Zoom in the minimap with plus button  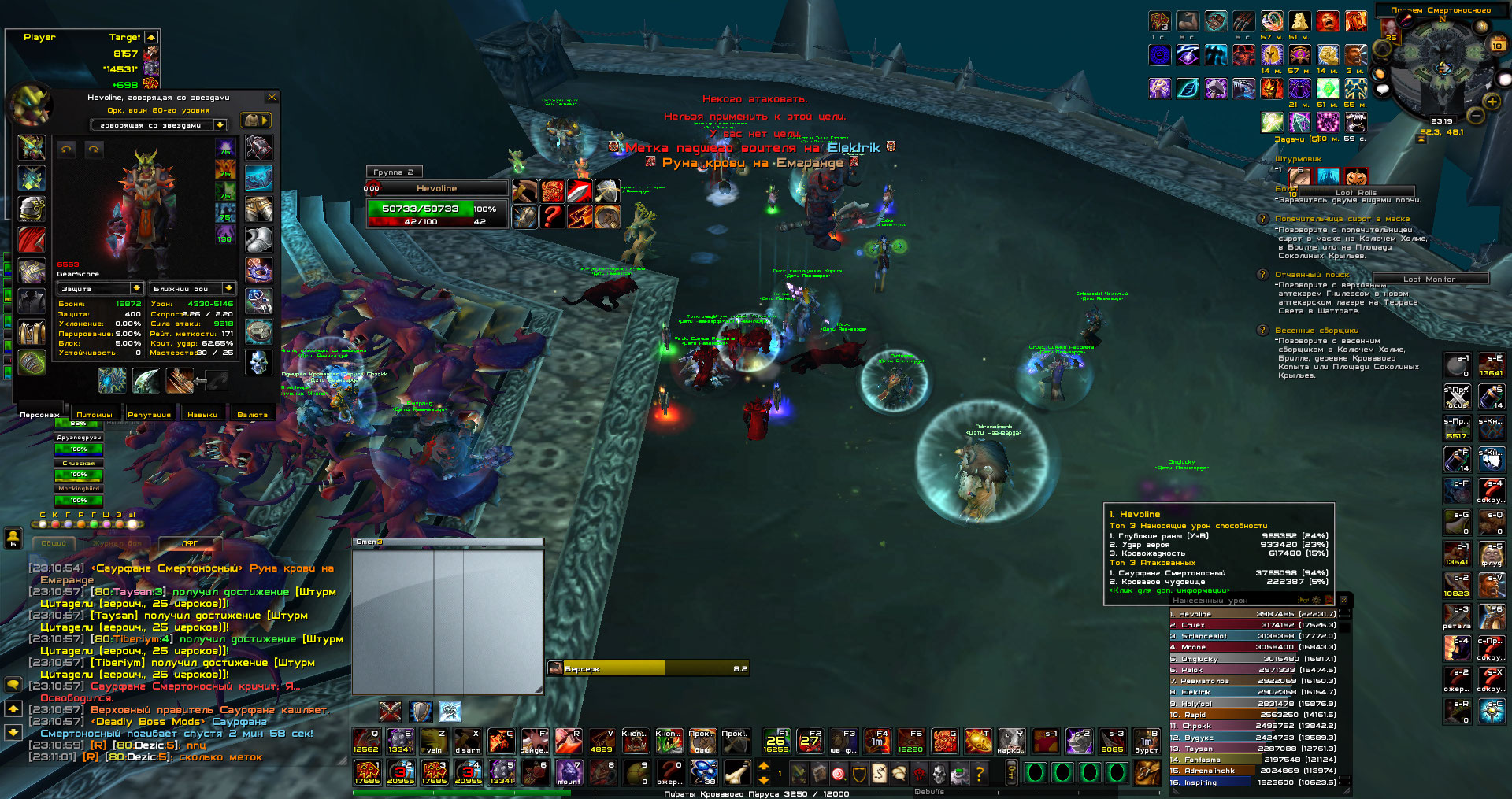[1491, 102]
